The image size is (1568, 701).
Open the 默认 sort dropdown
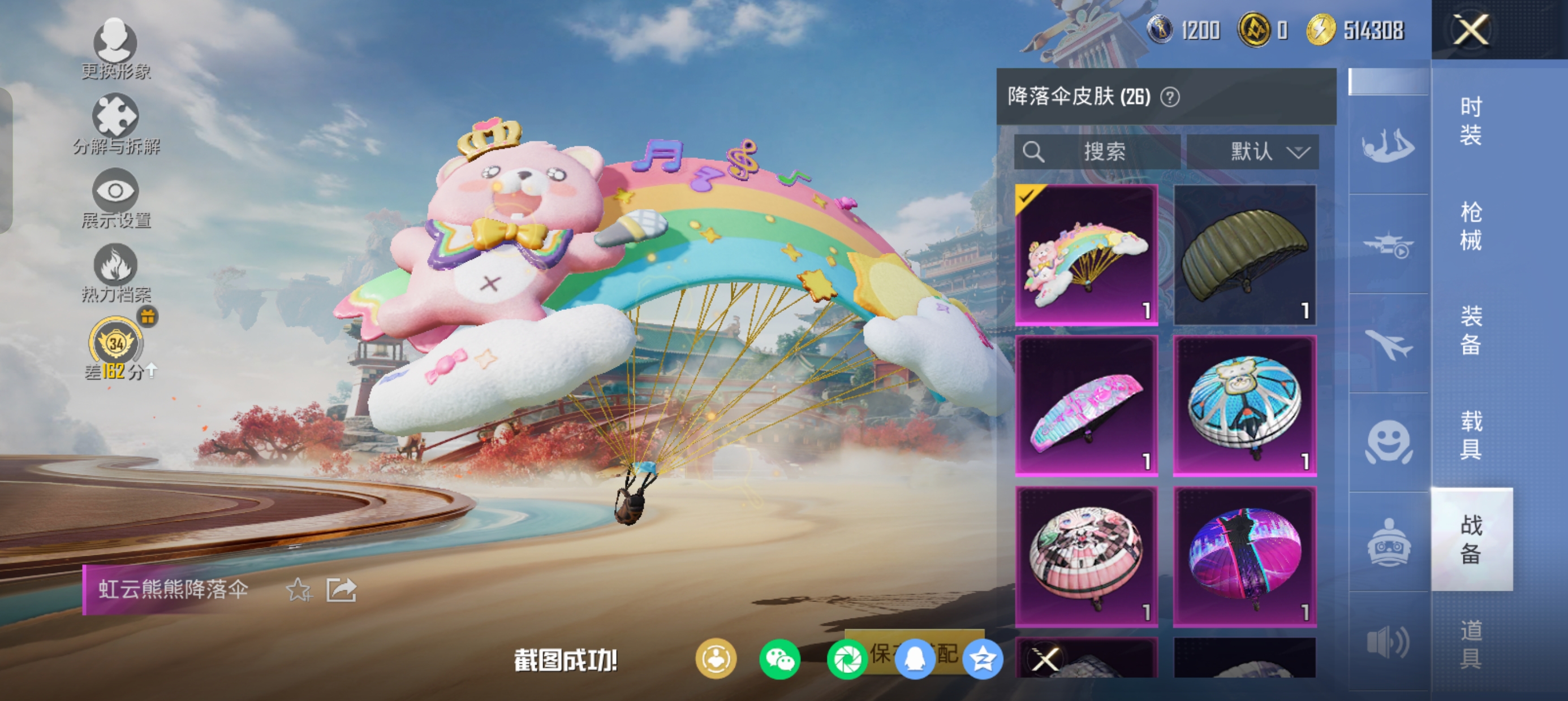coord(1253,152)
